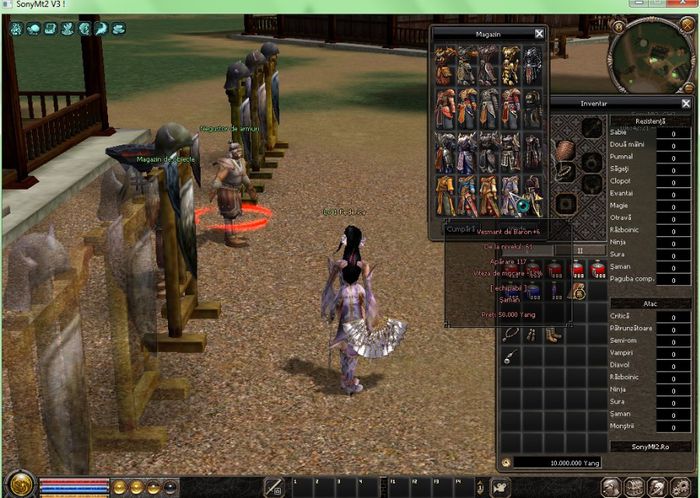The width and height of the screenshot is (700, 498).
Task: Close the Magazin shop window
Action: (539, 33)
